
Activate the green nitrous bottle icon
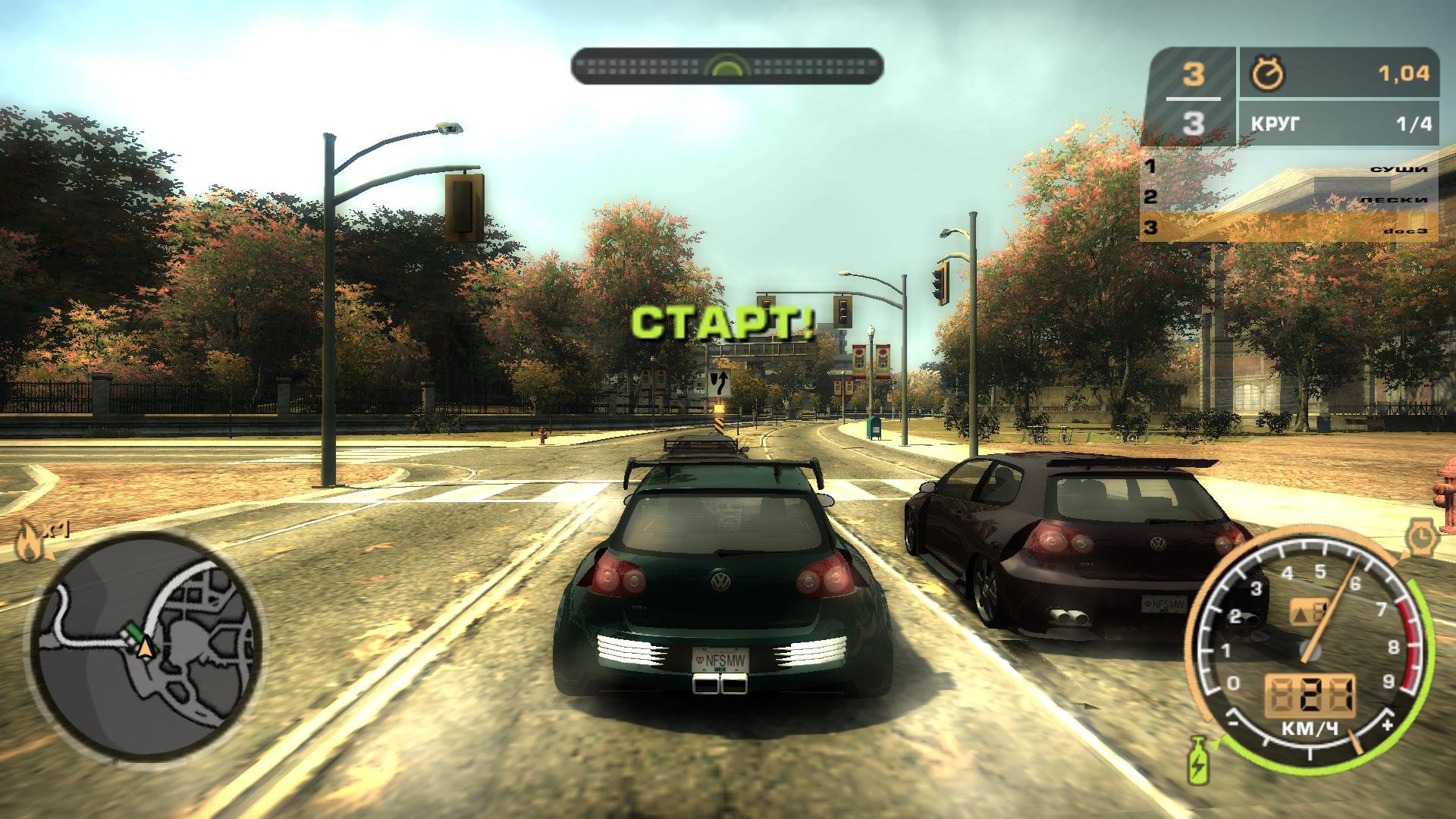pyautogui.click(x=1199, y=758)
